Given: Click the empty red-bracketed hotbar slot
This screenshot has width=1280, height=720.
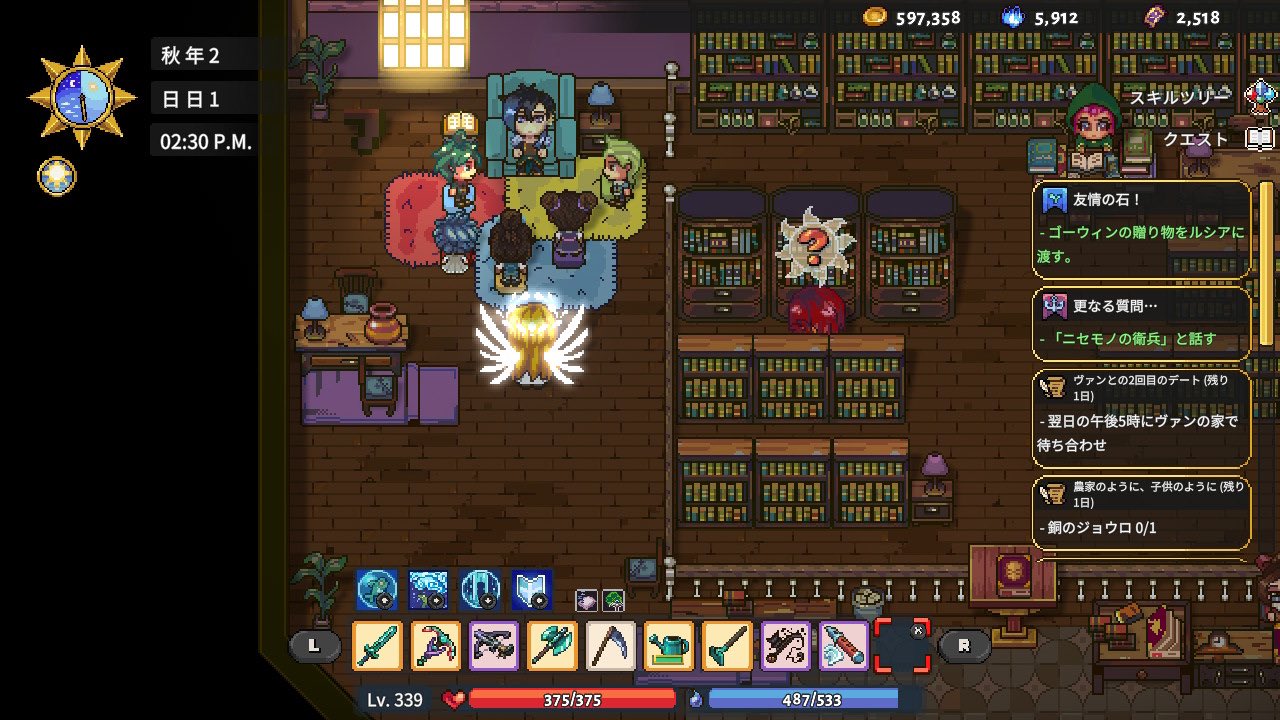Looking at the screenshot, I should (x=902, y=645).
